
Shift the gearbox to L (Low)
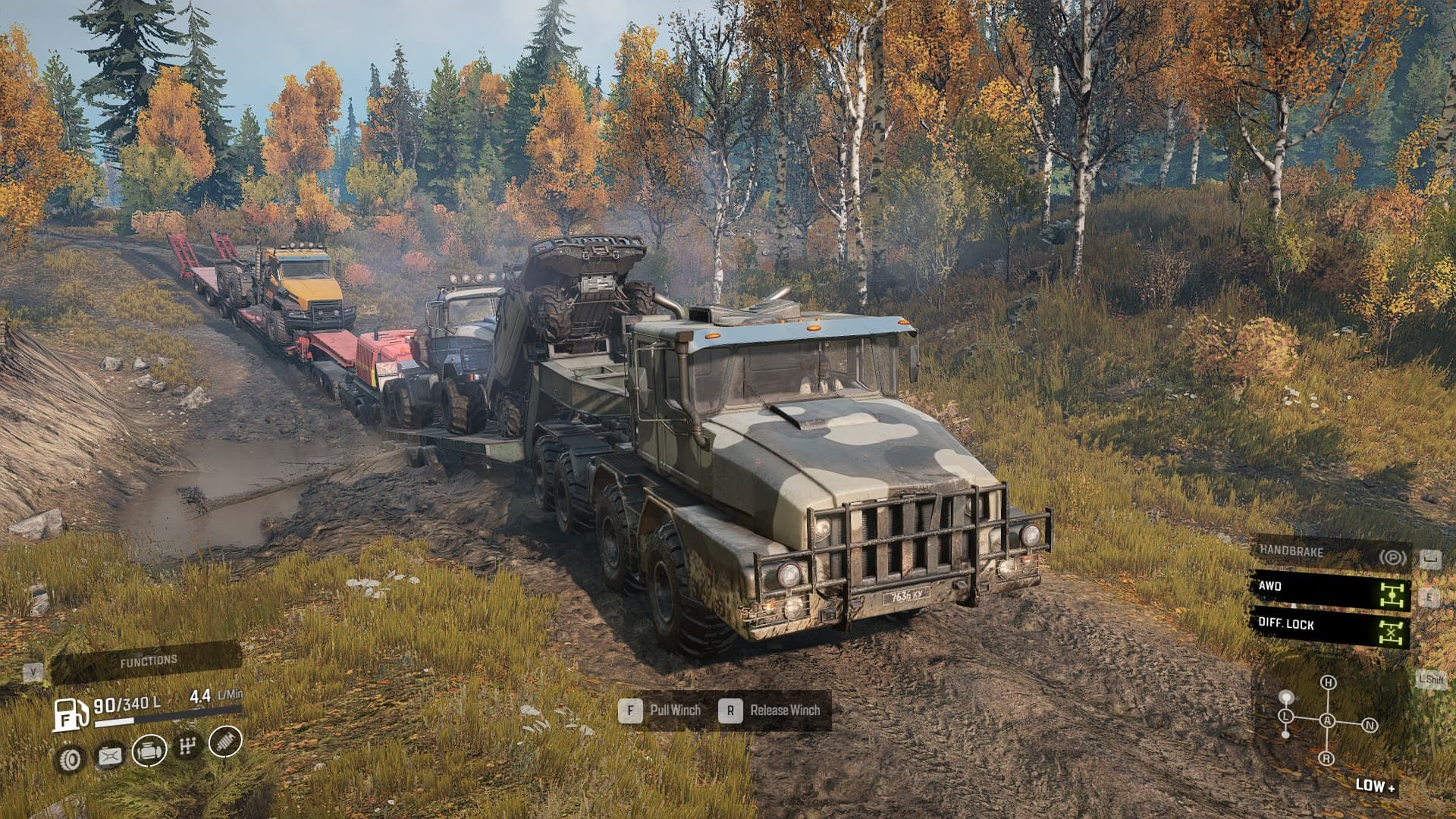[1286, 716]
